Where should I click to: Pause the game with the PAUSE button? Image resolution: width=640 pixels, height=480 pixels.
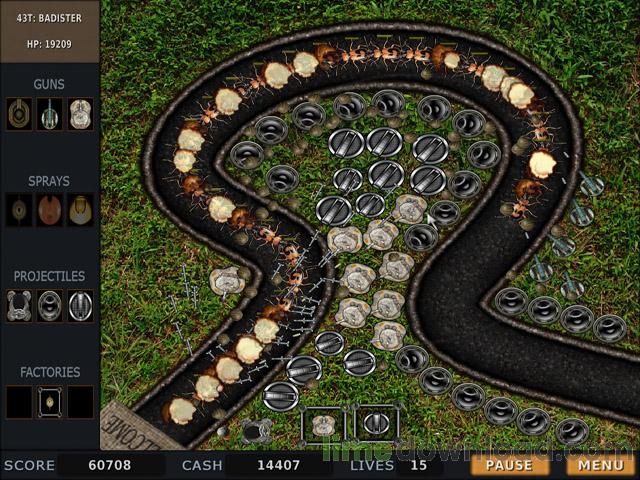click(x=509, y=465)
